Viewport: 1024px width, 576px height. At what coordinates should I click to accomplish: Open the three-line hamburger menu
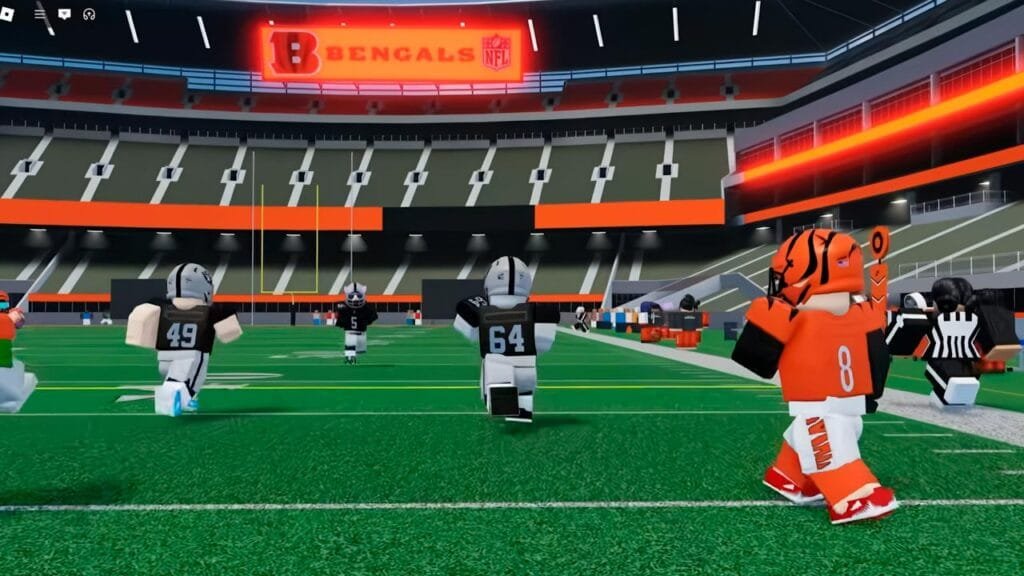[40, 14]
